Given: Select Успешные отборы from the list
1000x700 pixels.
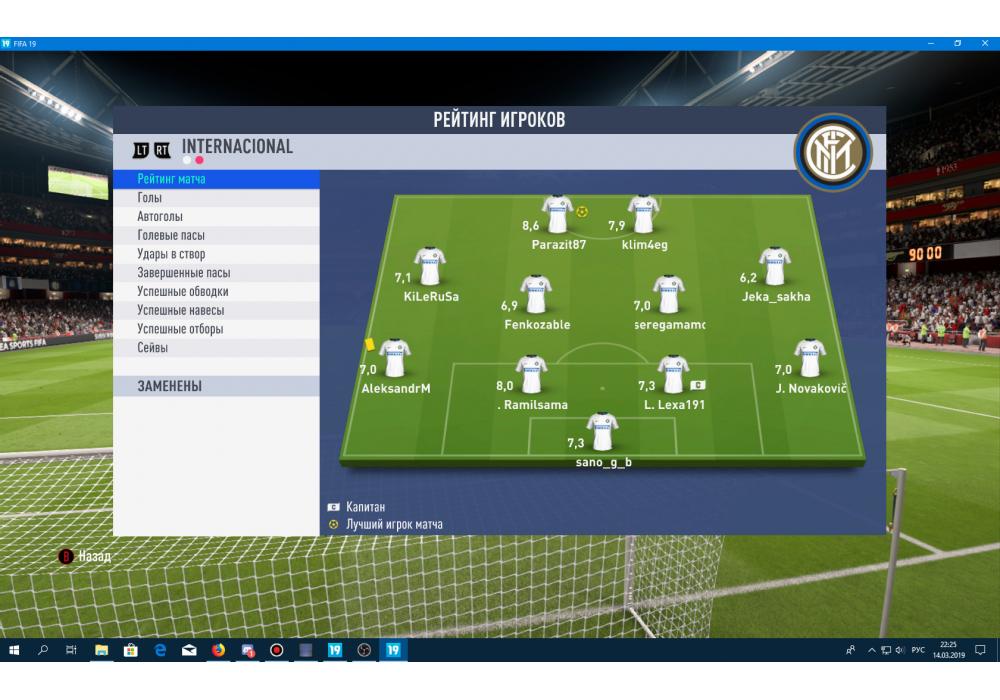Looking at the screenshot, I should 215,329.
